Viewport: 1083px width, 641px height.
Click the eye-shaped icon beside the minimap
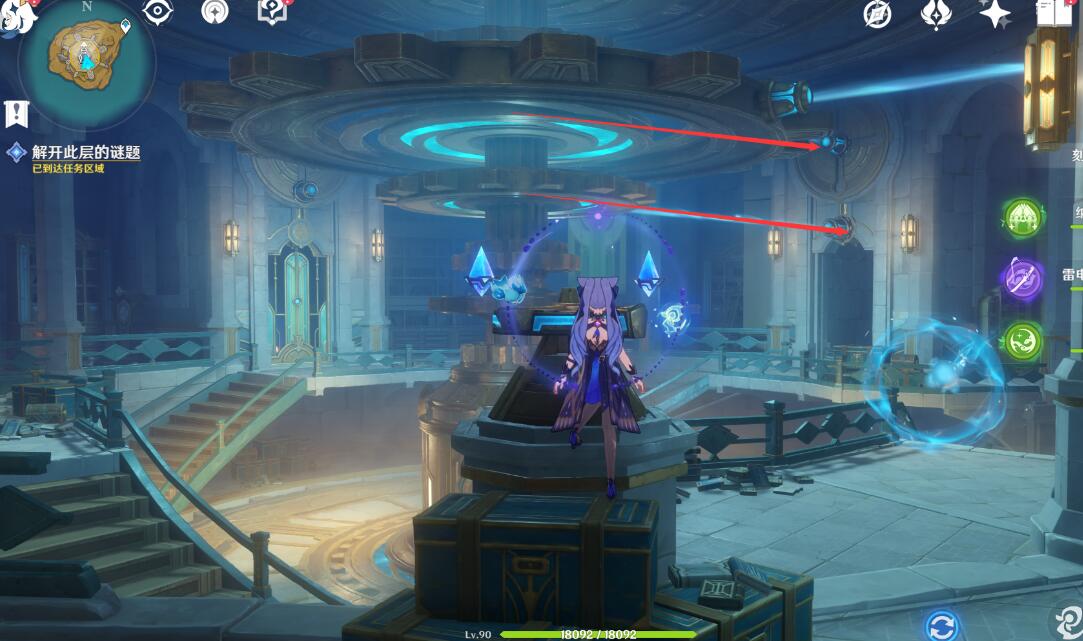(x=158, y=12)
